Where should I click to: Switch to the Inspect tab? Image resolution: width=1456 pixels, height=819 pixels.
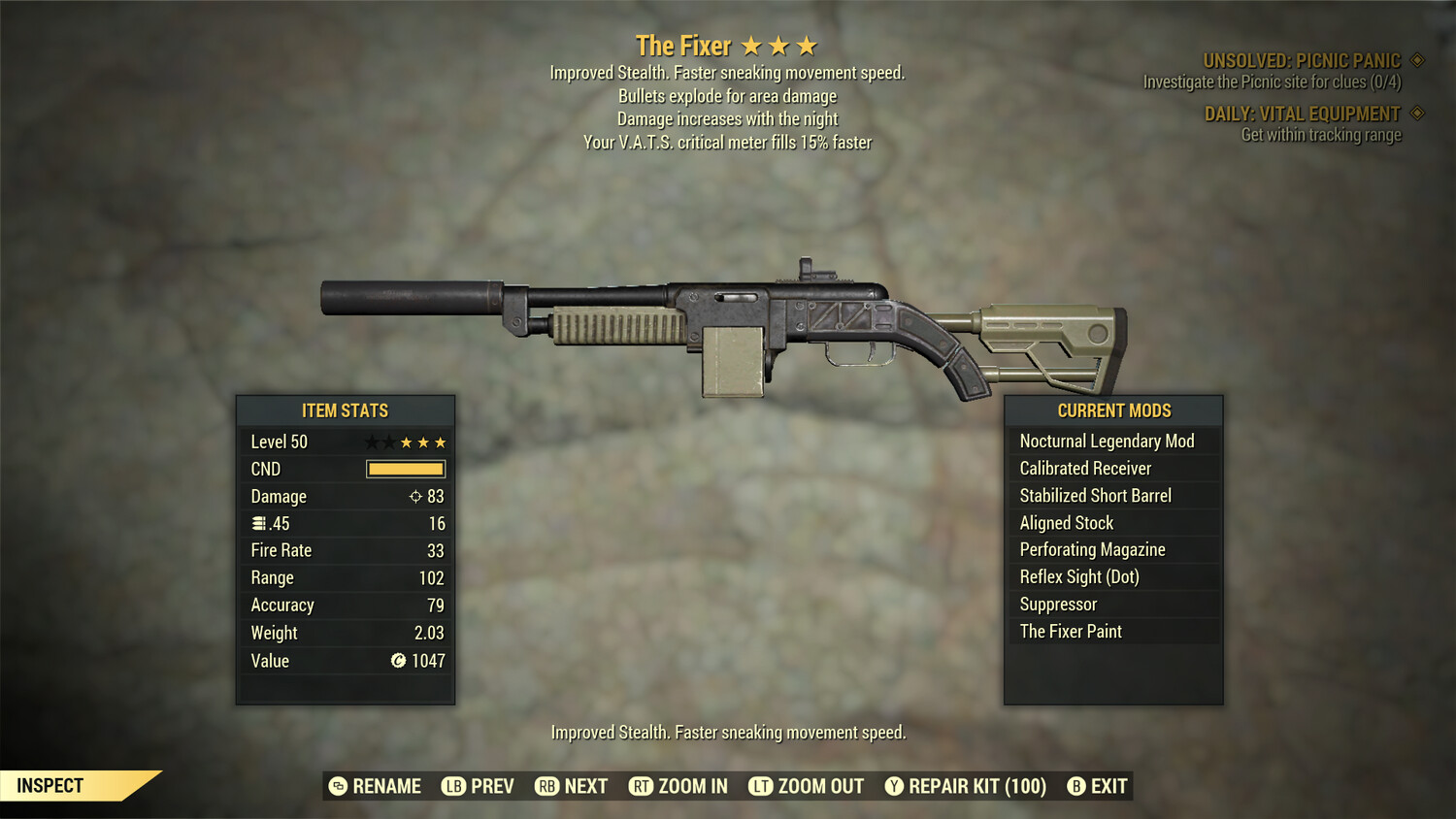(50, 785)
